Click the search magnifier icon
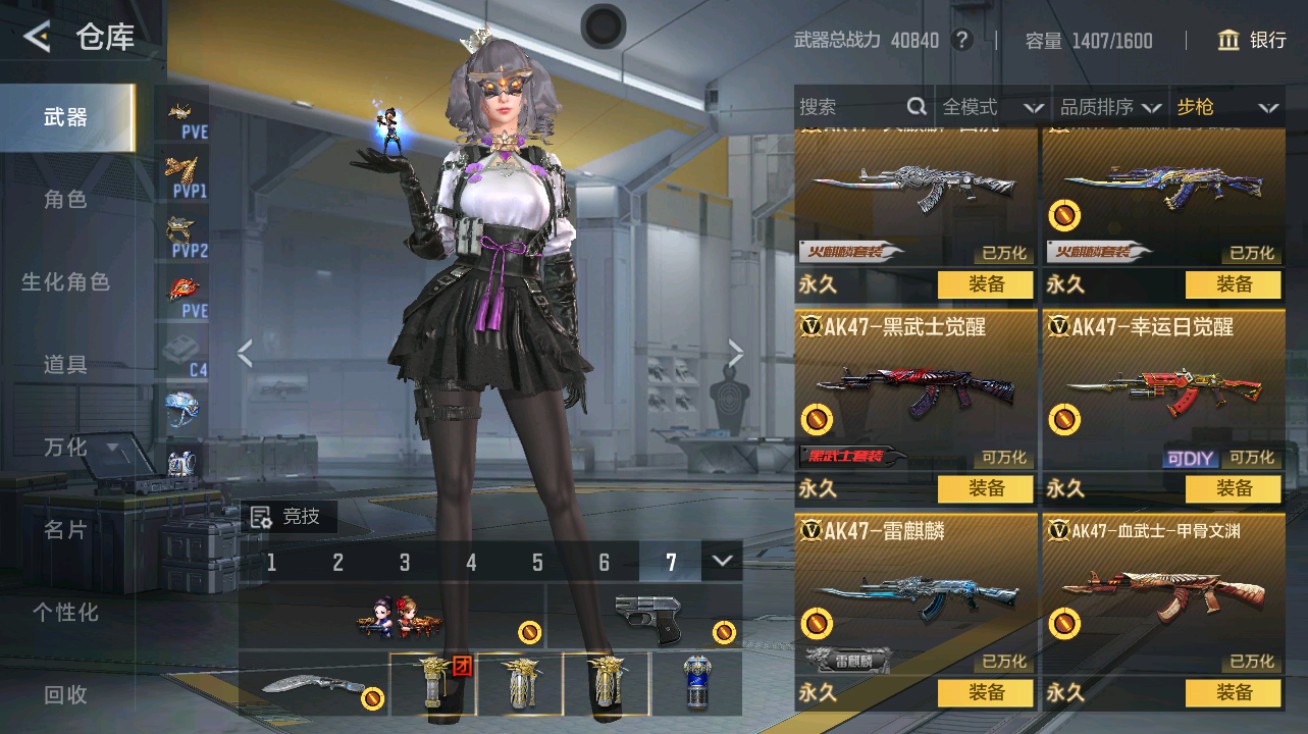1308x734 pixels. click(x=915, y=107)
